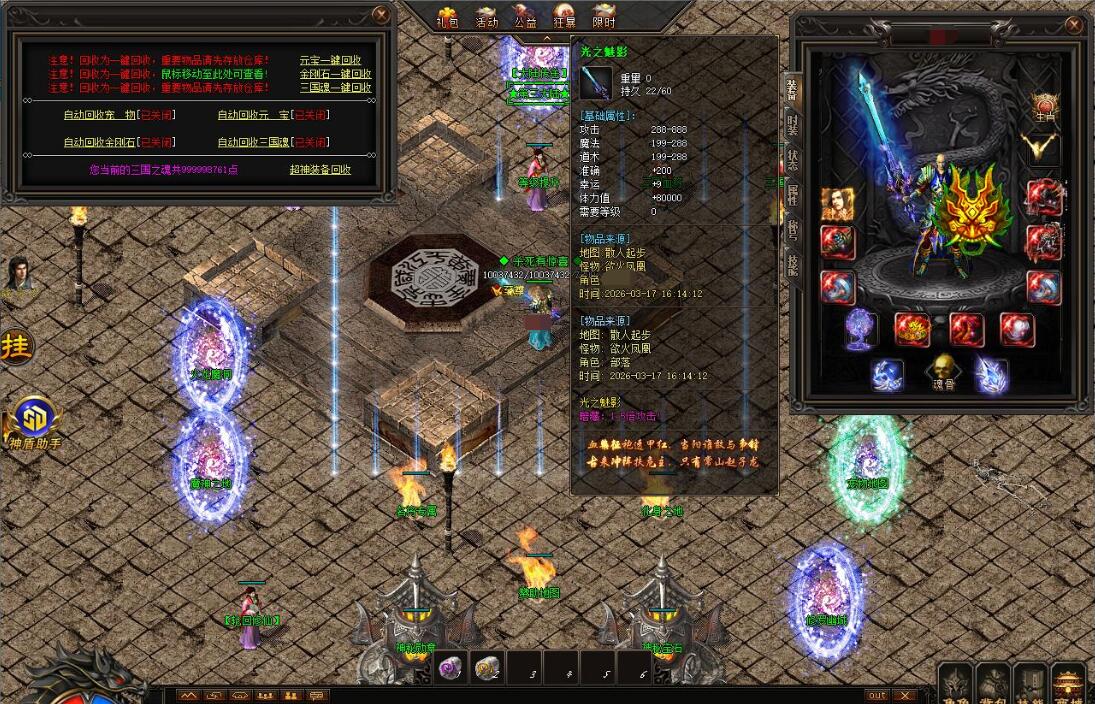Toggle 自动回收三国魂 setting
Viewport: 1095px width, 704px height.
click(273, 142)
